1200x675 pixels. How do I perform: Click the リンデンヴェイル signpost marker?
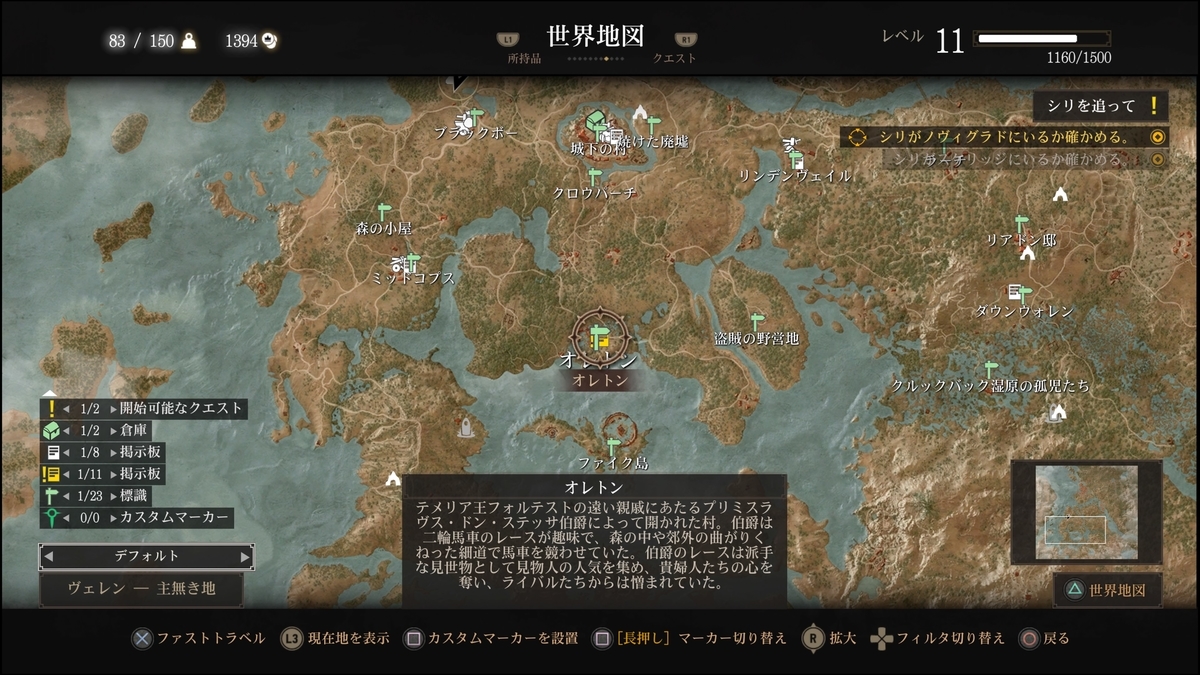coord(797,159)
